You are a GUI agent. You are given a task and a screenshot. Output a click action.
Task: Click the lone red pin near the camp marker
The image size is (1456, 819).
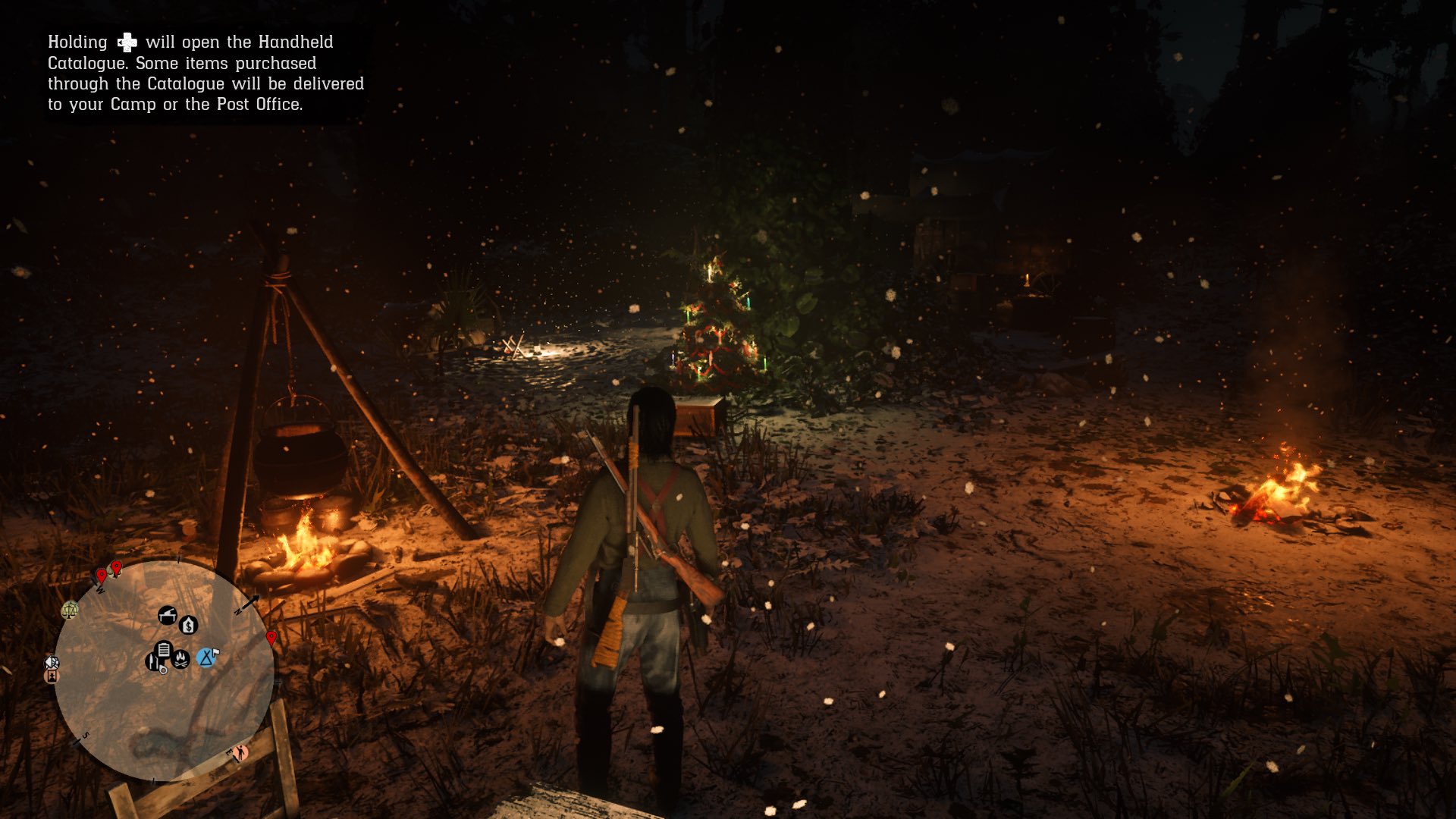271,638
